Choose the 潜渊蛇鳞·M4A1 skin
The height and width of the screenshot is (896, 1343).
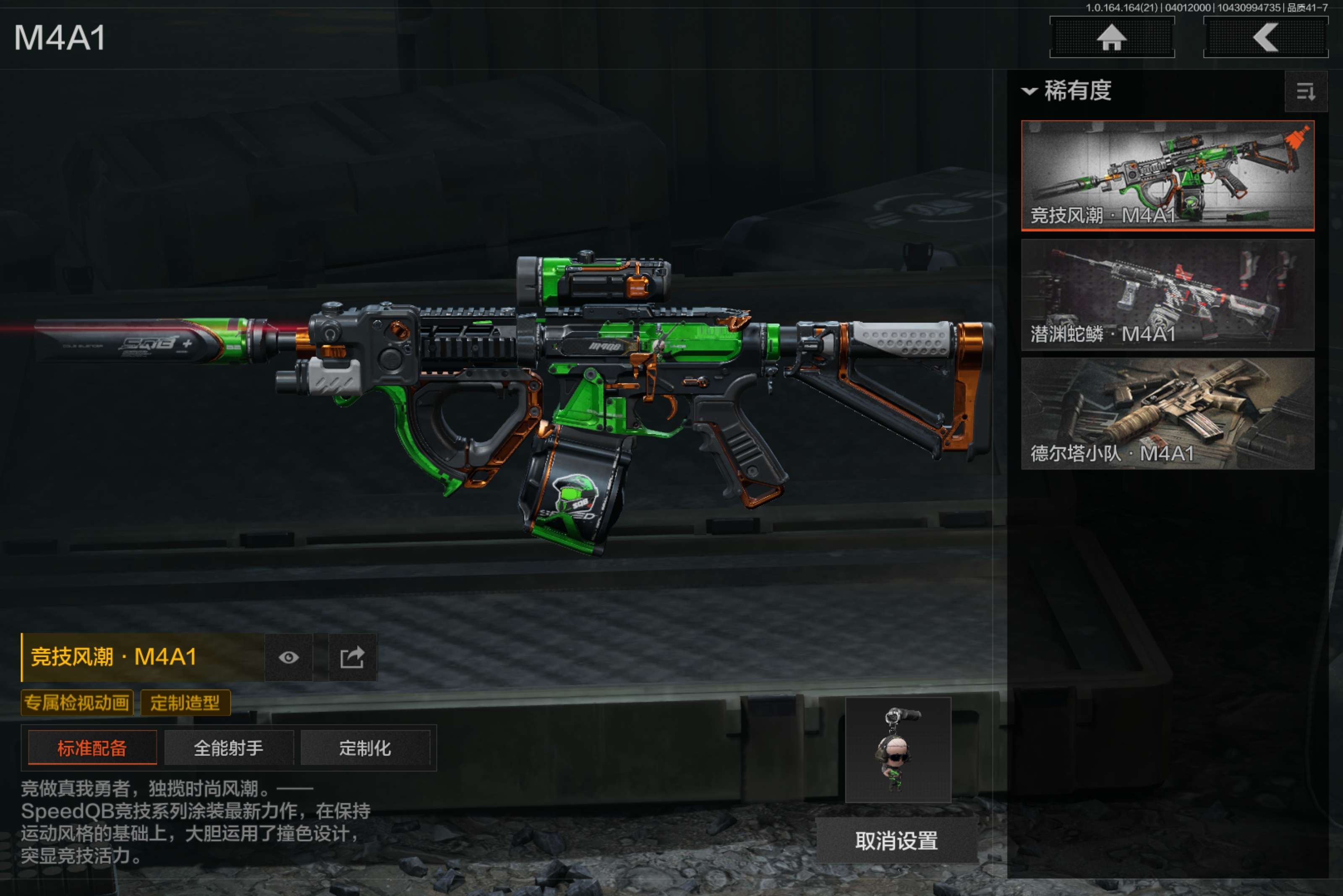(x=1167, y=294)
